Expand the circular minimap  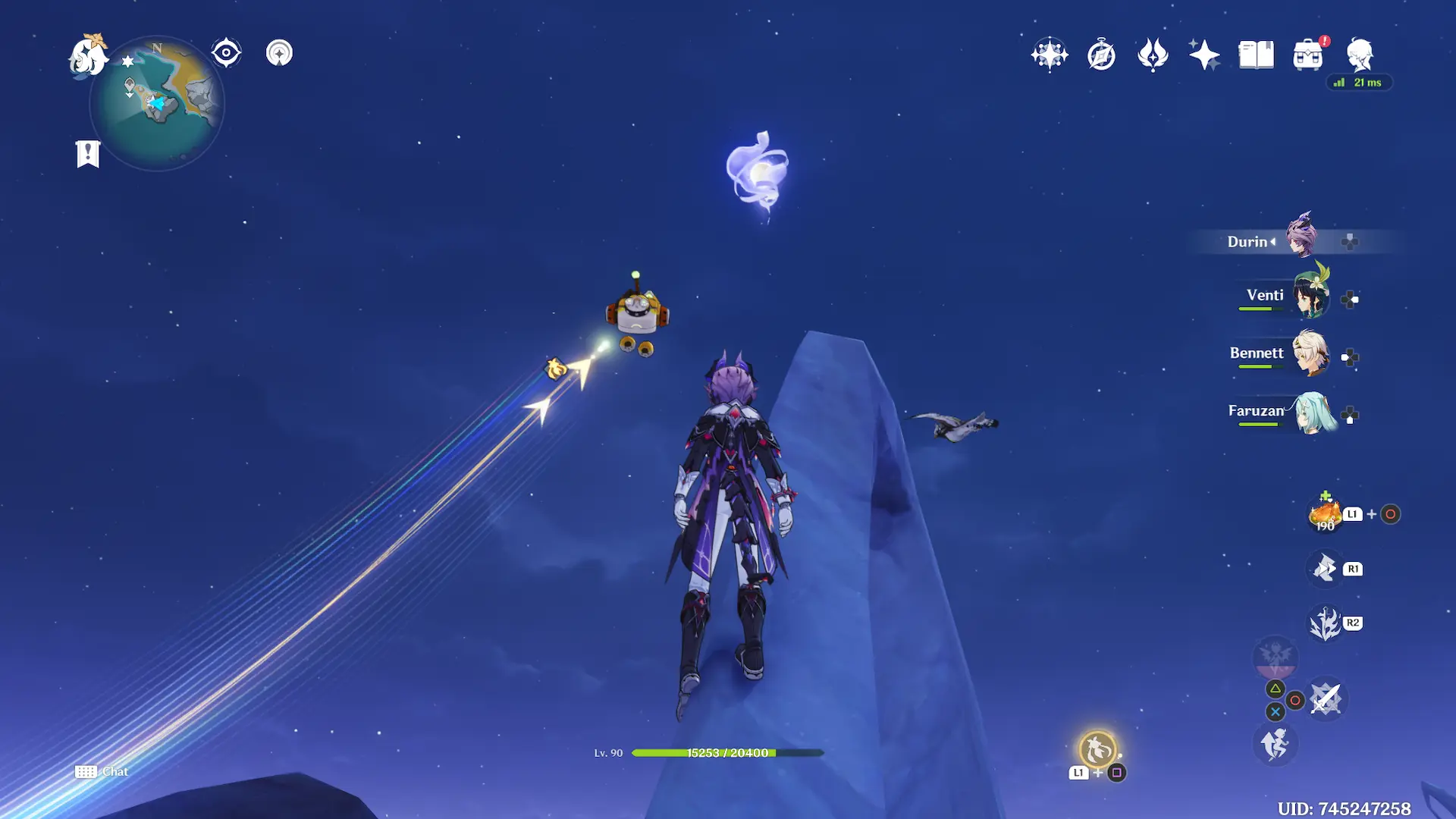158,103
